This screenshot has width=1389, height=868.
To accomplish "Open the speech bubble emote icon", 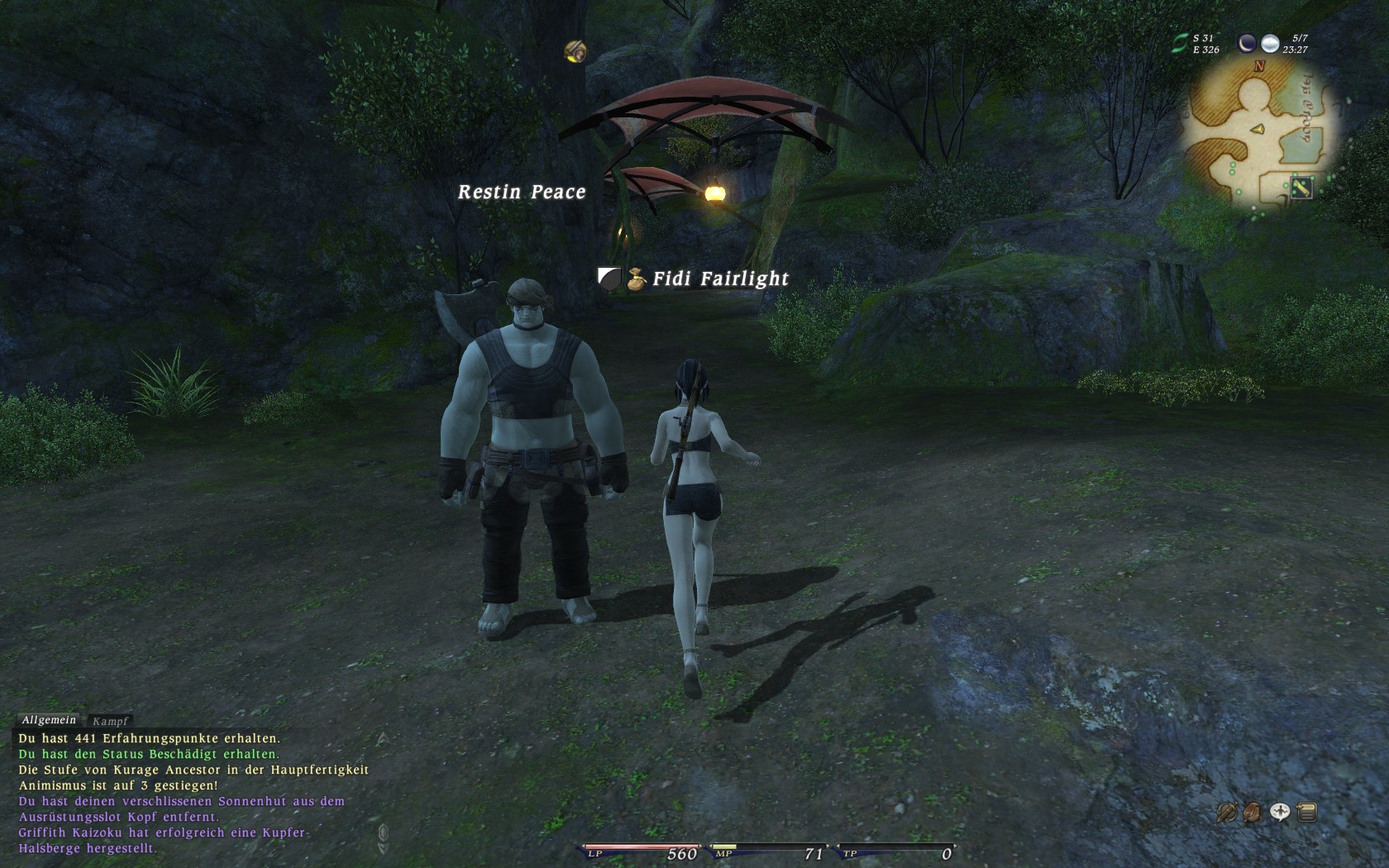I will [x=1280, y=813].
